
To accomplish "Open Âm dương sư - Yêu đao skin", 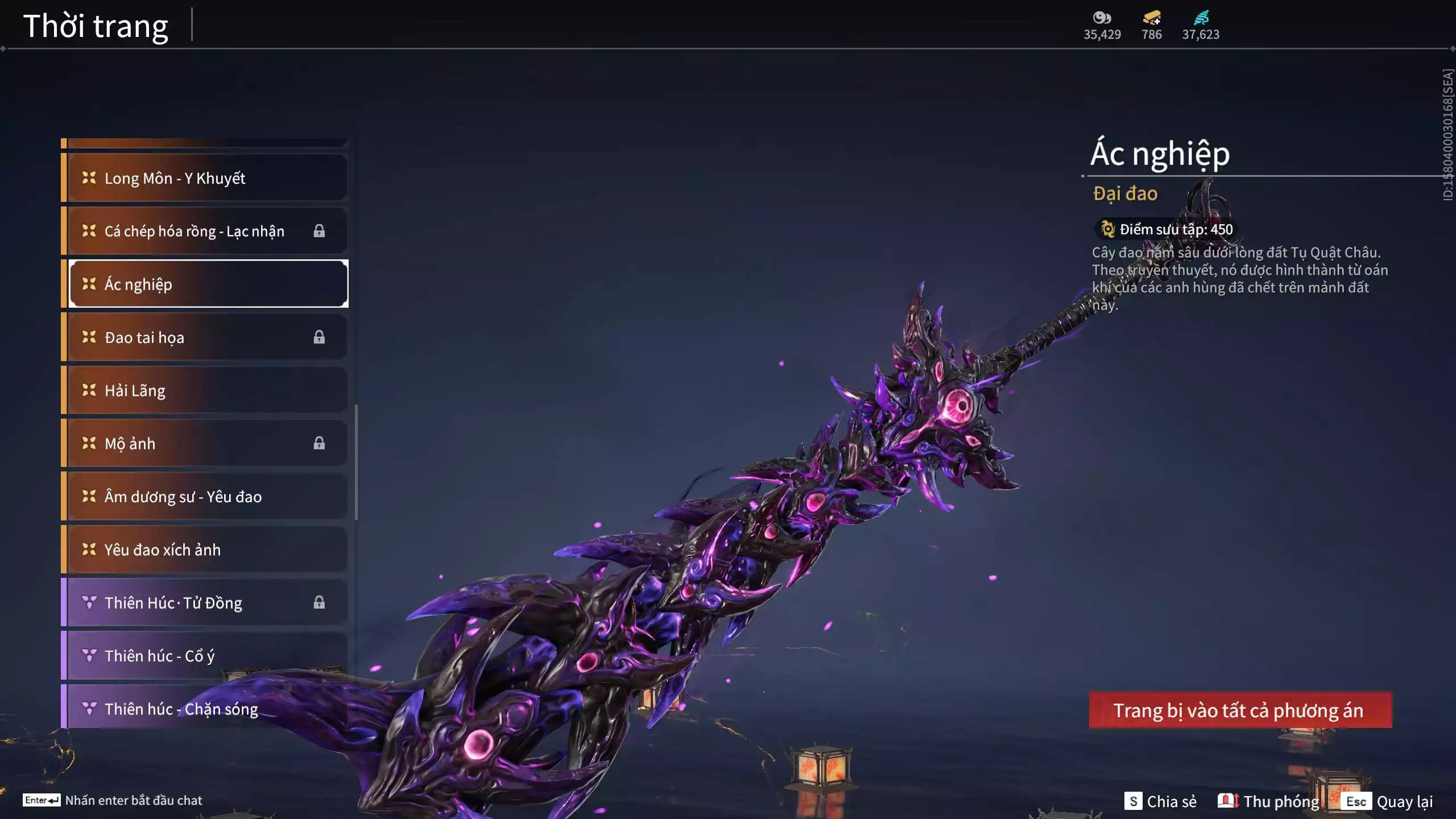I will click(x=207, y=497).
